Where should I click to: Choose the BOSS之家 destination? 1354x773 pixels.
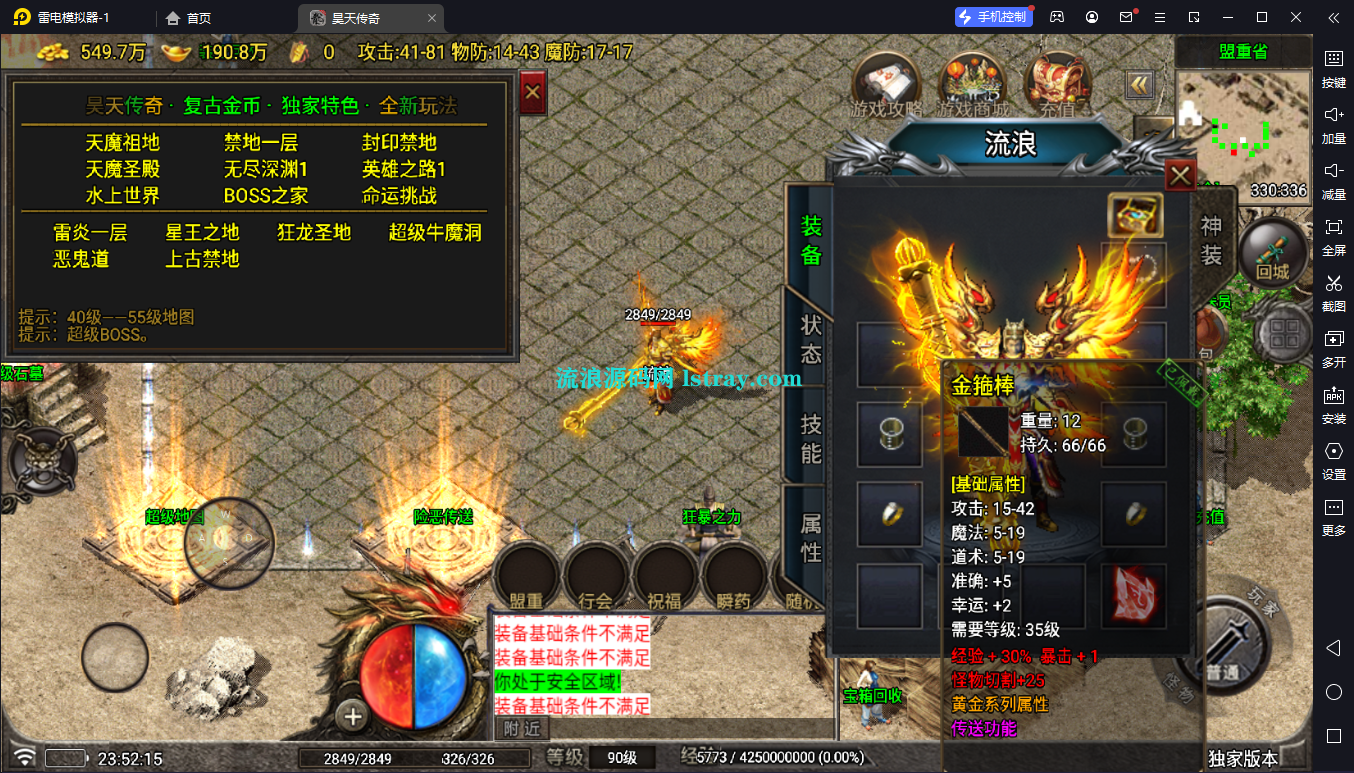pos(266,196)
